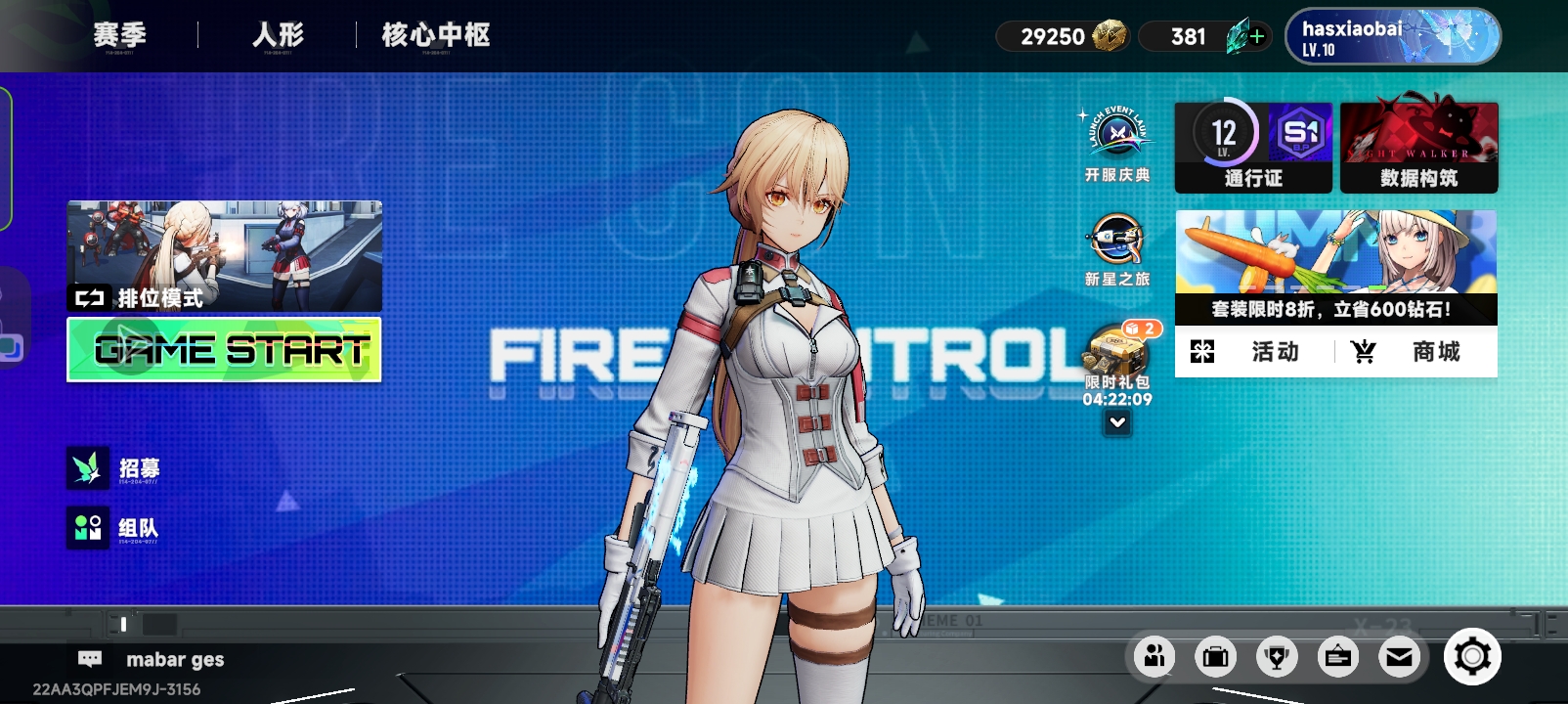The height and width of the screenshot is (704, 1568).
Task: View the 套装限时8折 outfit sale banner
Action: [1335, 266]
